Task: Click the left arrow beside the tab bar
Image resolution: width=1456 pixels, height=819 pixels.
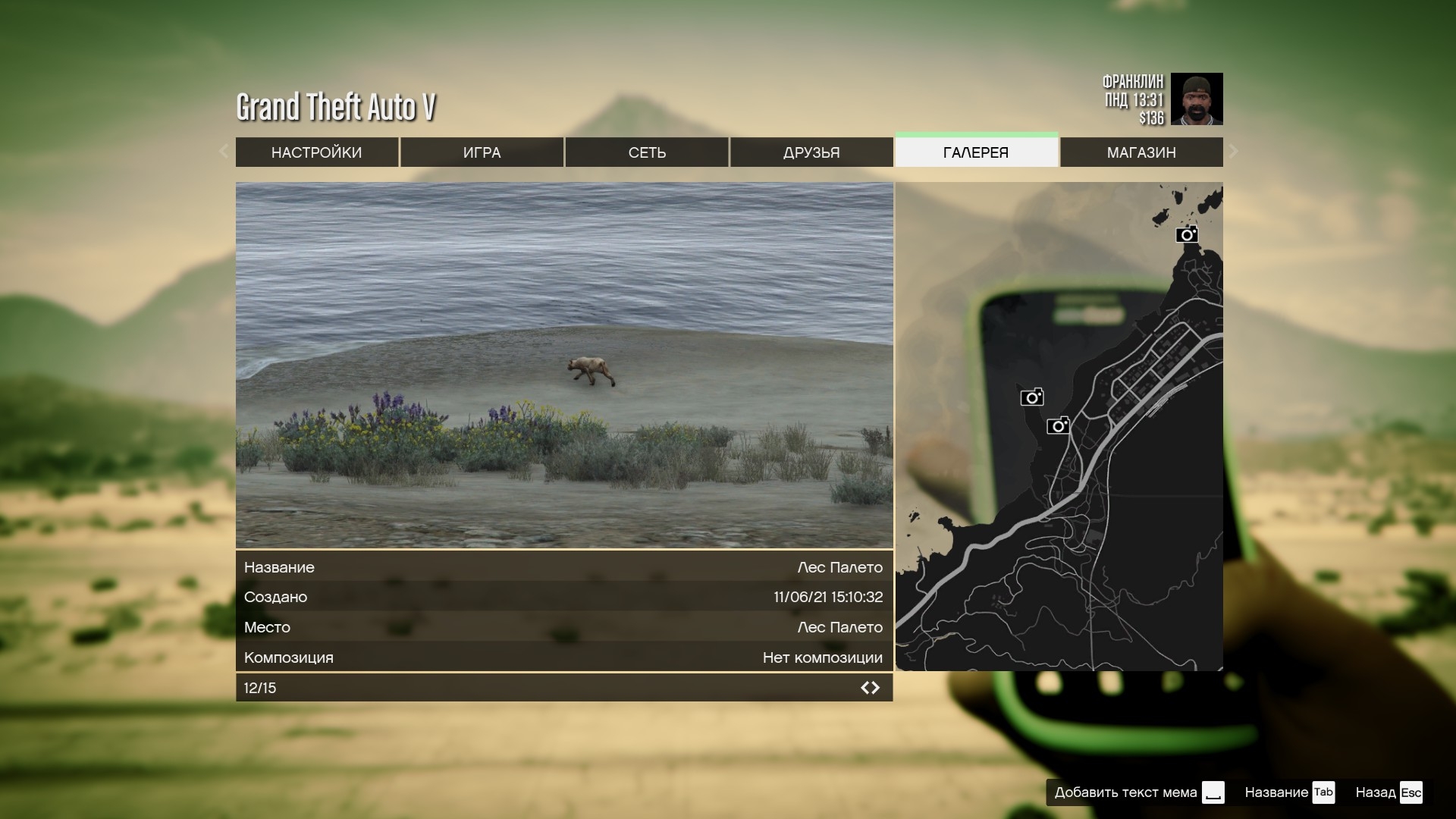Action: click(224, 151)
